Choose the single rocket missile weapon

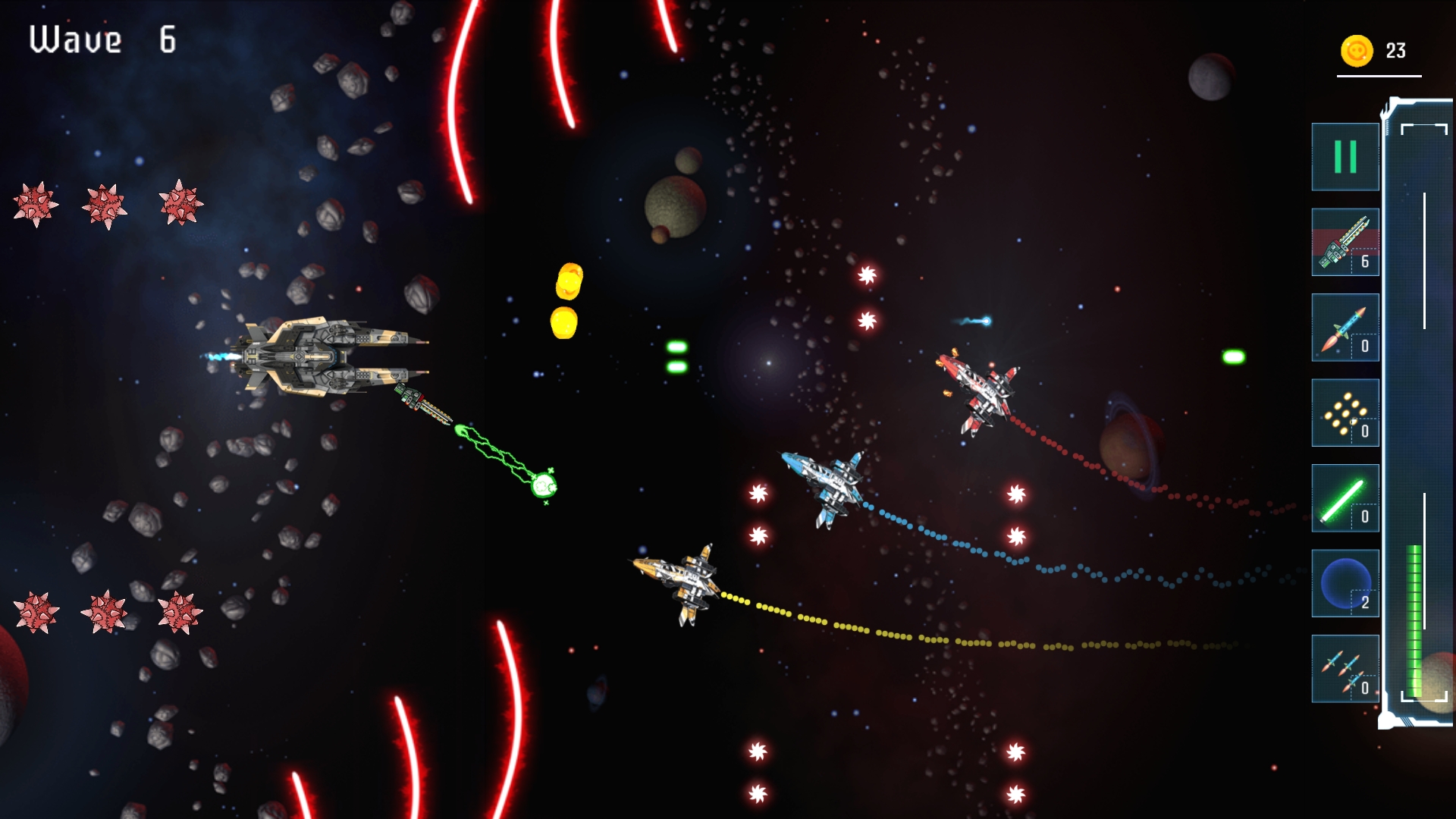tap(1345, 328)
